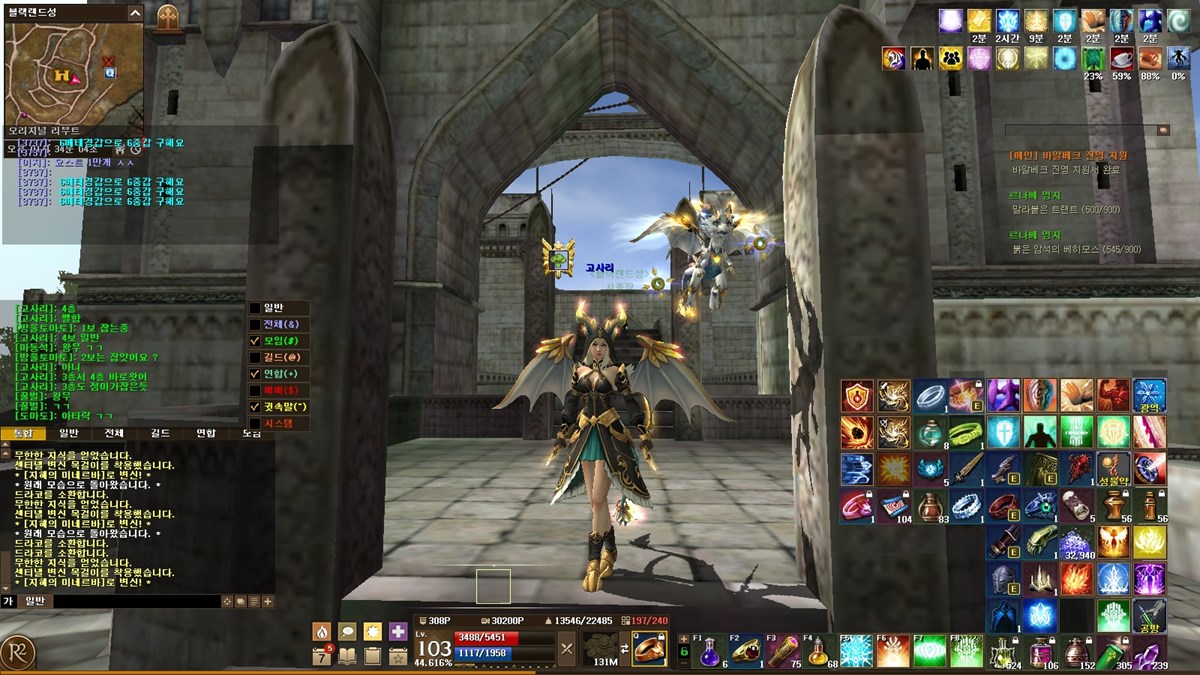Click the purple plus icon button

click(x=398, y=632)
